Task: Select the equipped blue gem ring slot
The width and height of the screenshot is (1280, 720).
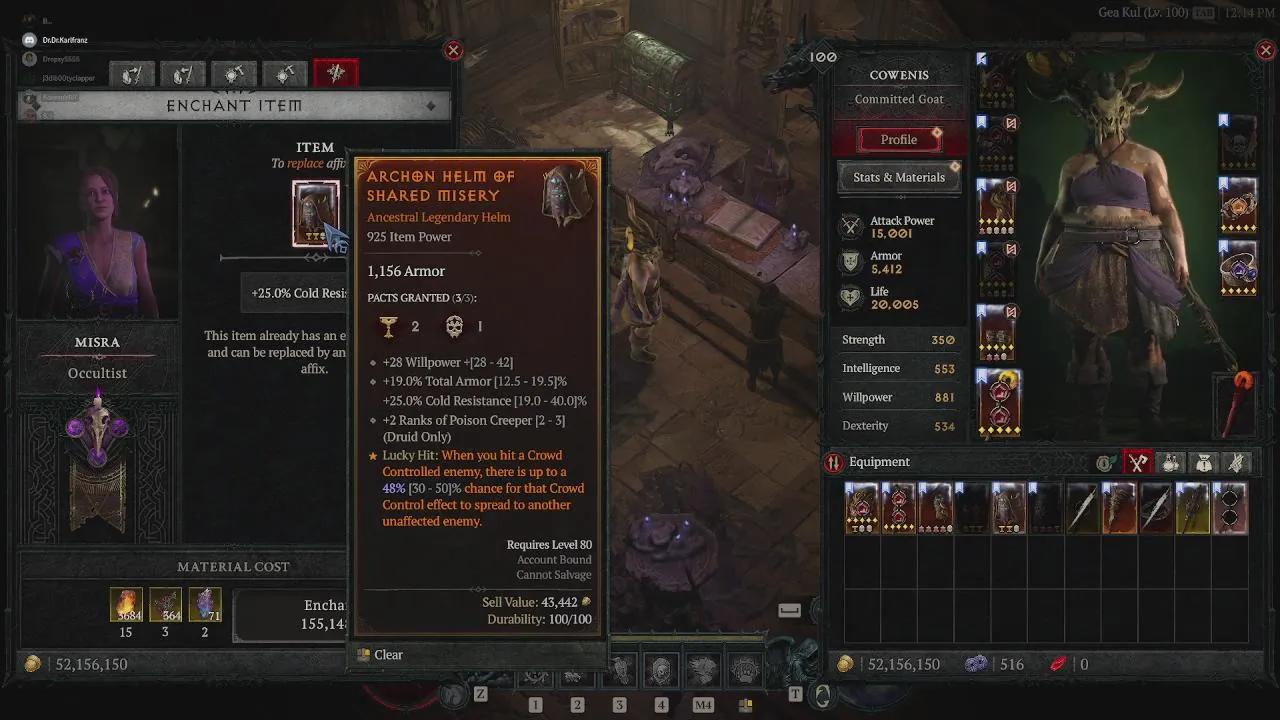Action: [1240, 268]
